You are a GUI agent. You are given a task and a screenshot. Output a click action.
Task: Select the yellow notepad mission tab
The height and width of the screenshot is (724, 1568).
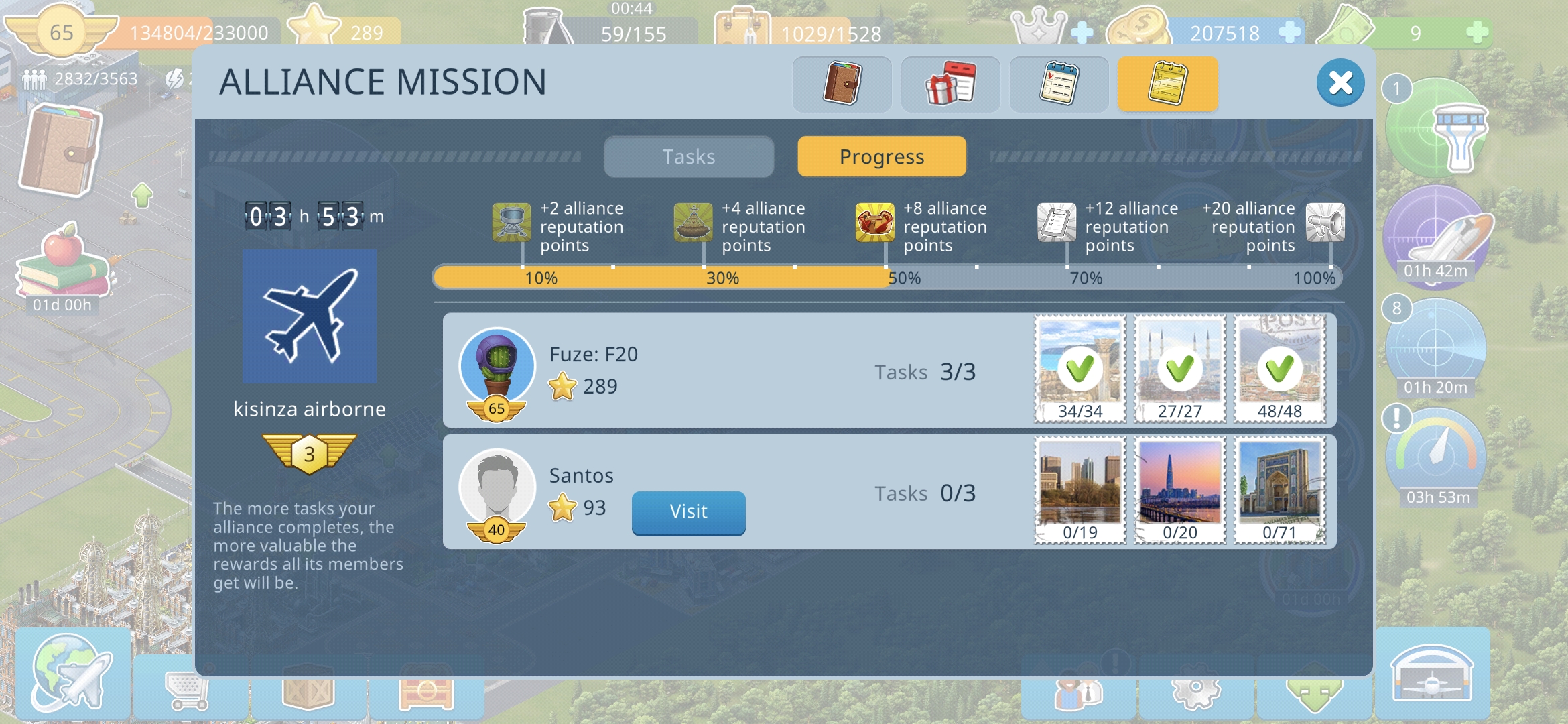click(1167, 84)
